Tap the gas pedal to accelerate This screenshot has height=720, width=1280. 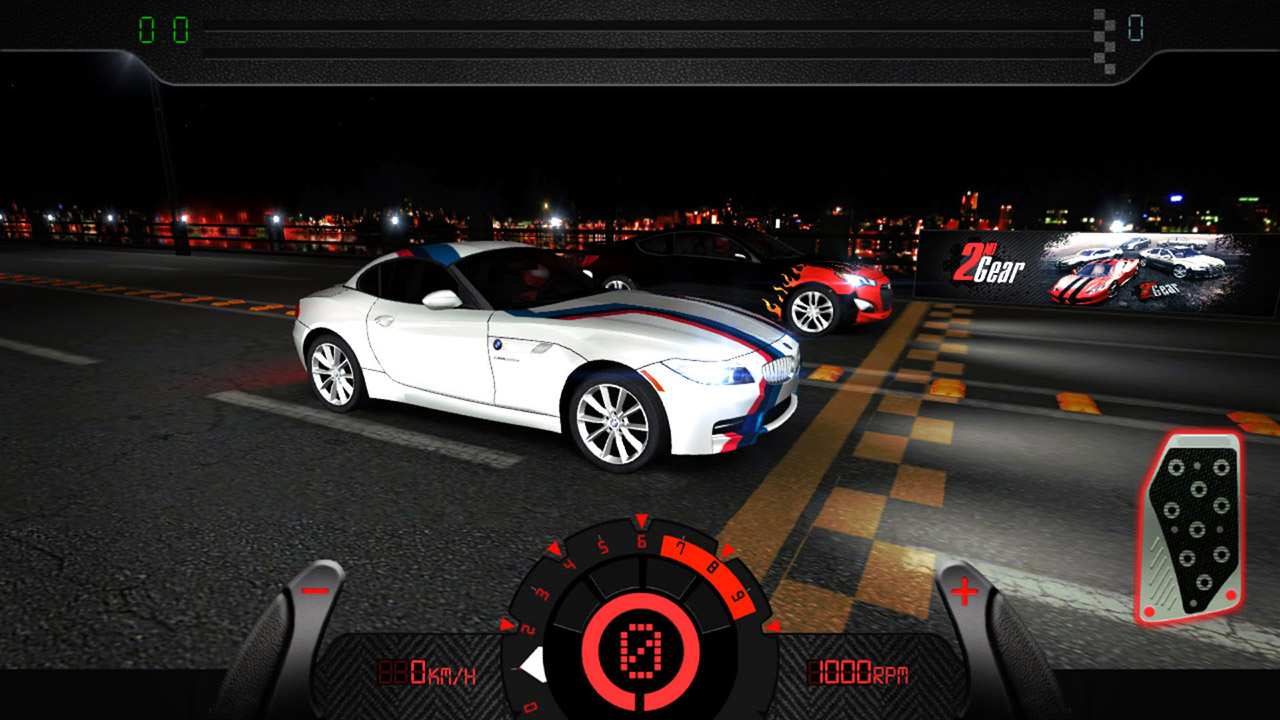point(1192,528)
